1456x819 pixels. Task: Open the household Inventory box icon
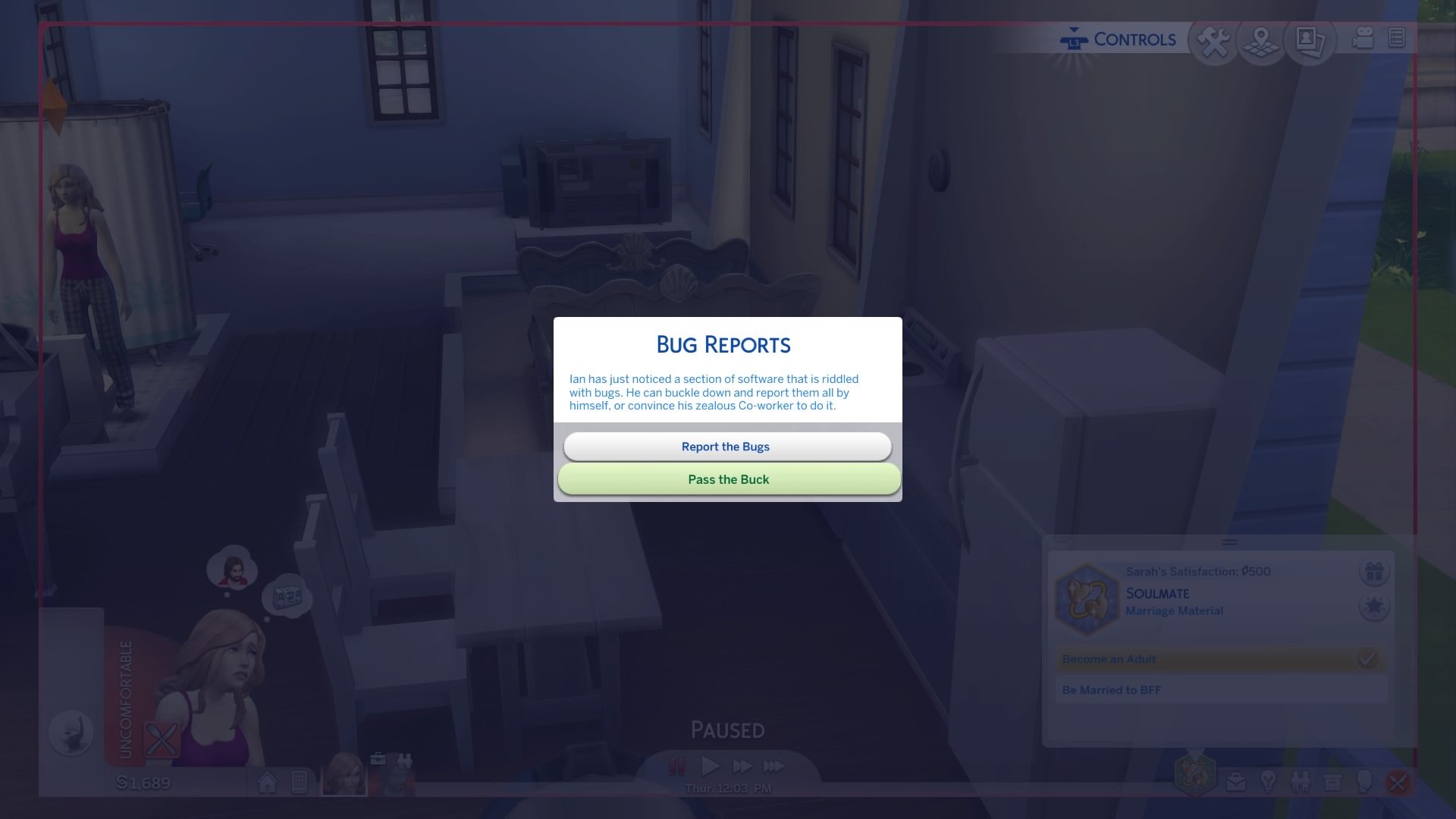coord(1332,781)
